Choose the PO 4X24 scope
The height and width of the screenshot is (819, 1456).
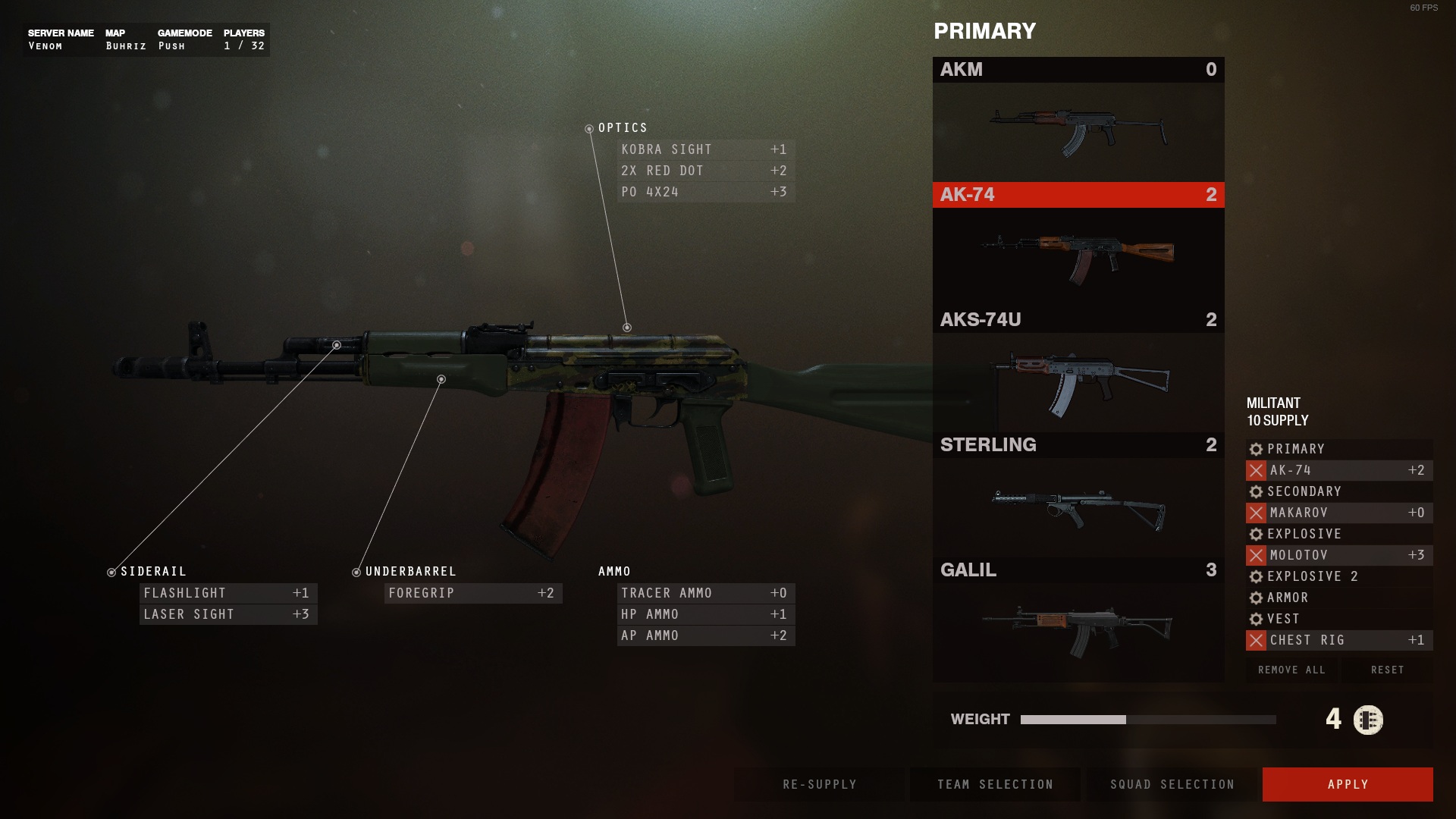point(705,192)
